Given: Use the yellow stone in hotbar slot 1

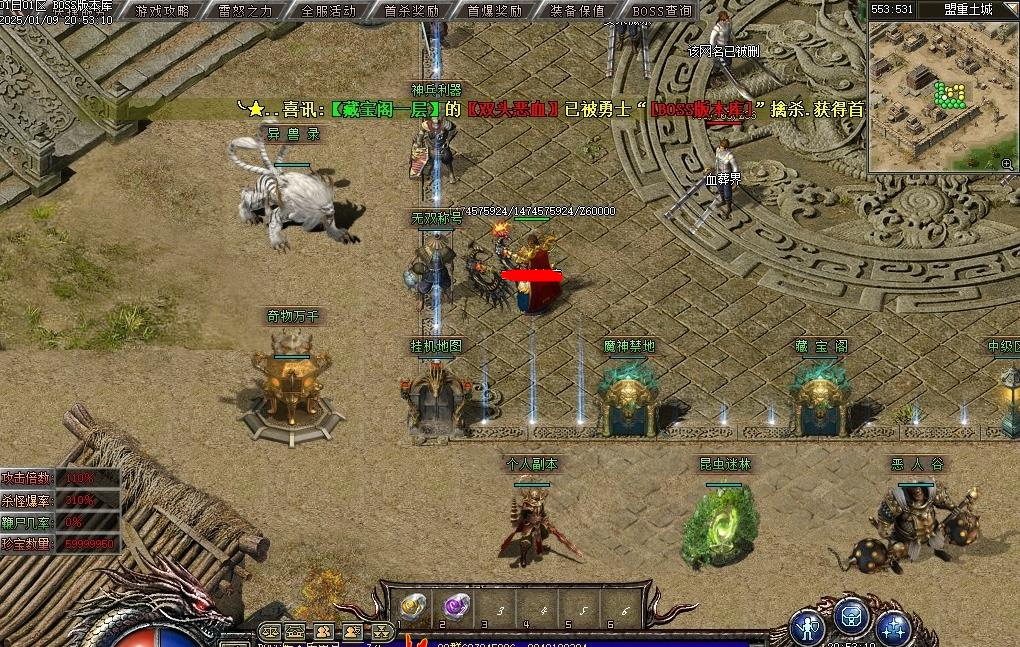Looking at the screenshot, I should point(414,606).
